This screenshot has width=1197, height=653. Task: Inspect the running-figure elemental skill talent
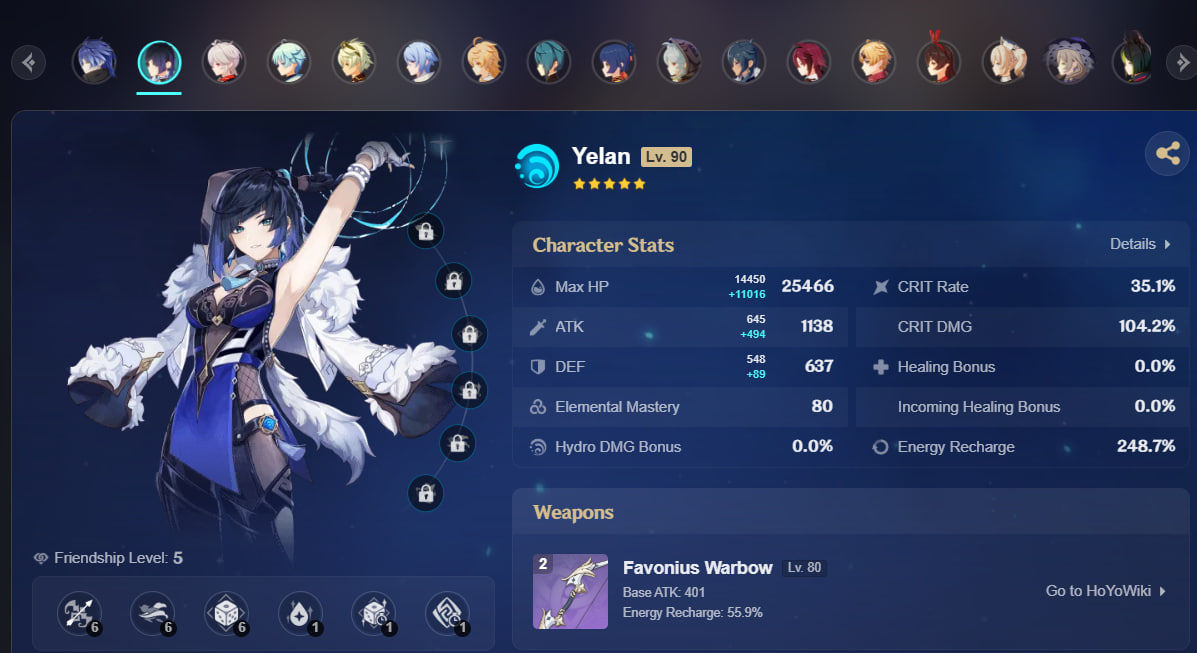[x=153, y=614]
